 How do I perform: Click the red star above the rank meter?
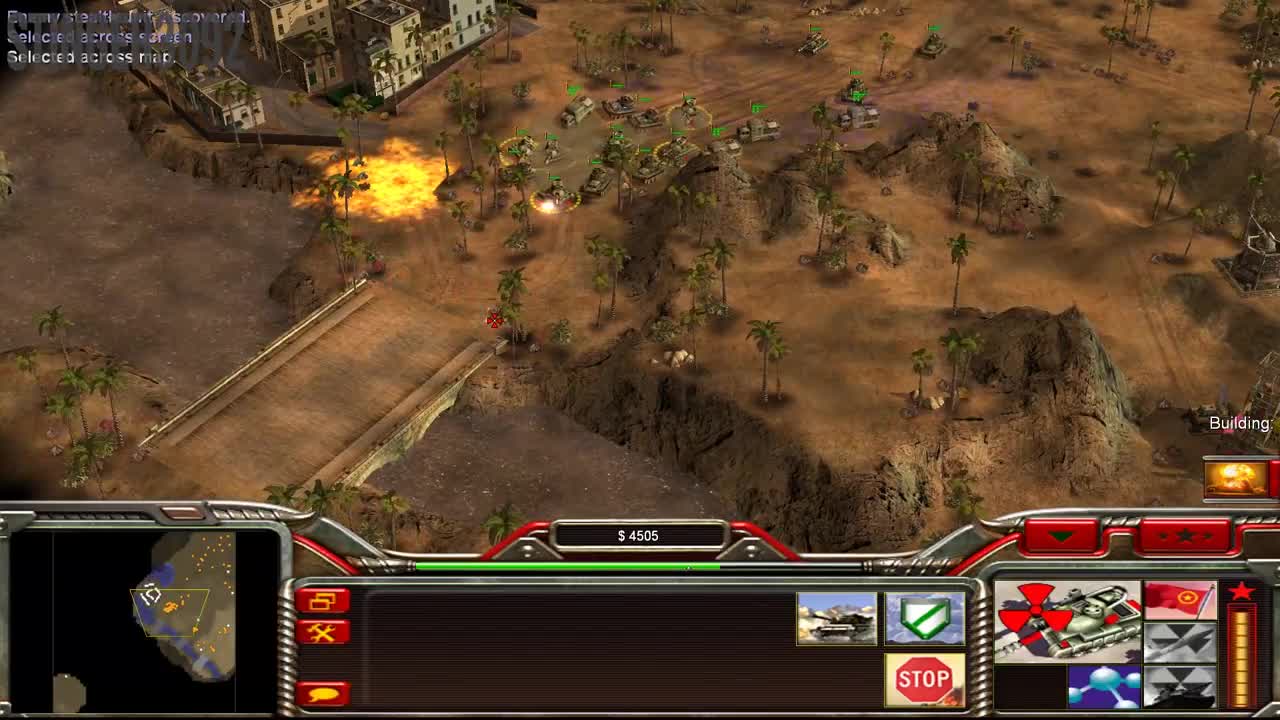(x=1243, y=591)
